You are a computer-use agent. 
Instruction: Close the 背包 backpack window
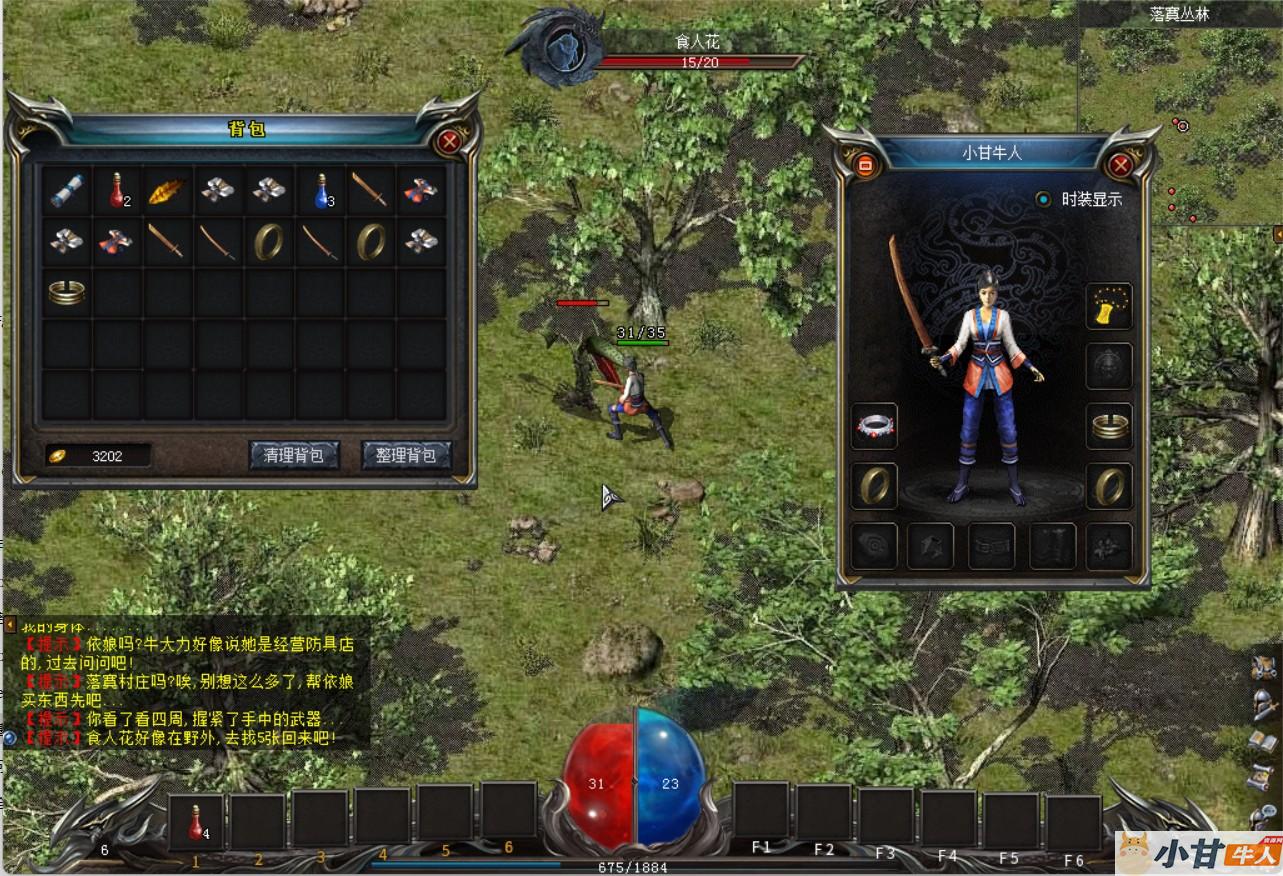point(449,141)
